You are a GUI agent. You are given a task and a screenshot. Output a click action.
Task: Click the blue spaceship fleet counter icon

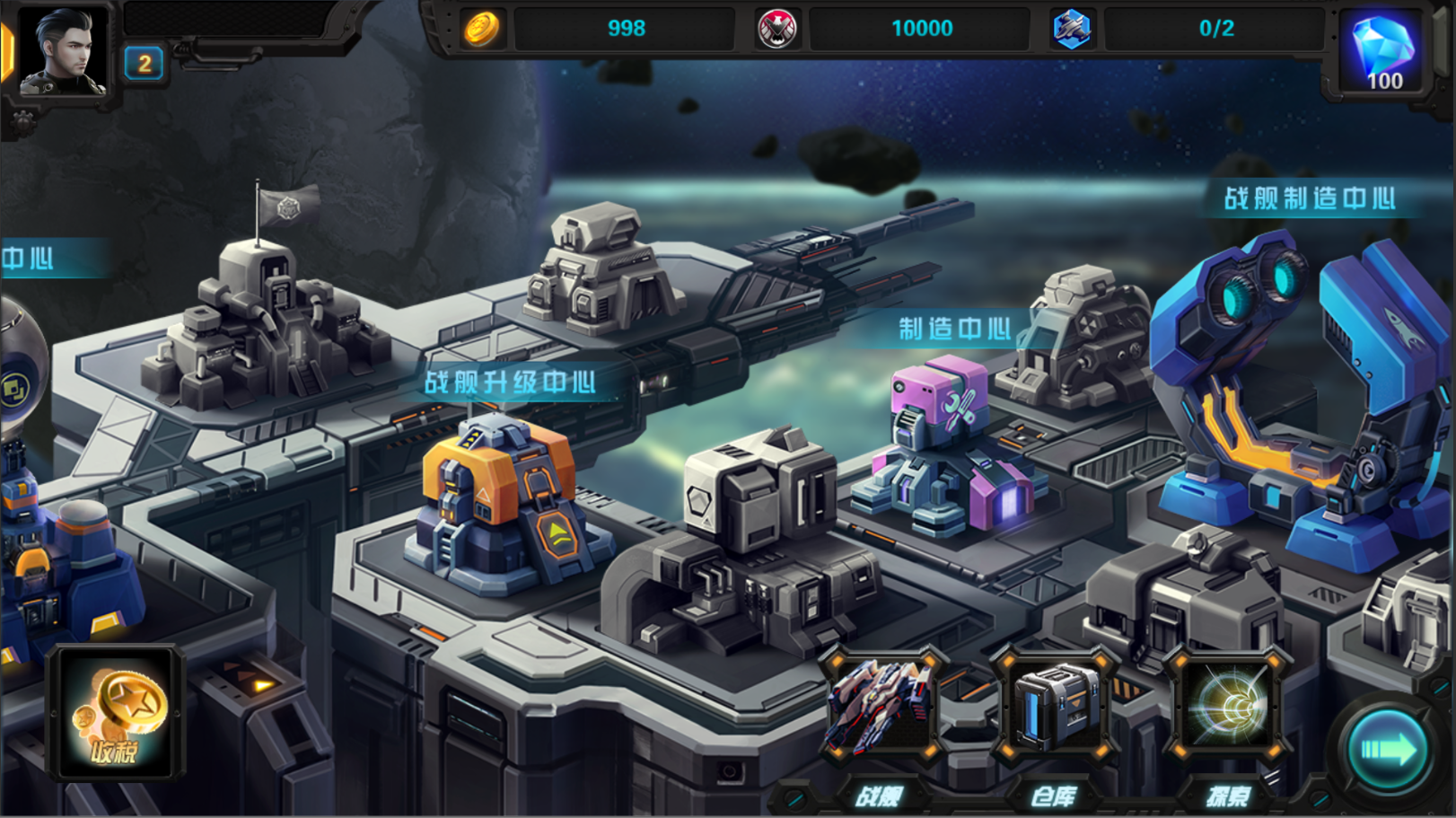[1070, 28]
